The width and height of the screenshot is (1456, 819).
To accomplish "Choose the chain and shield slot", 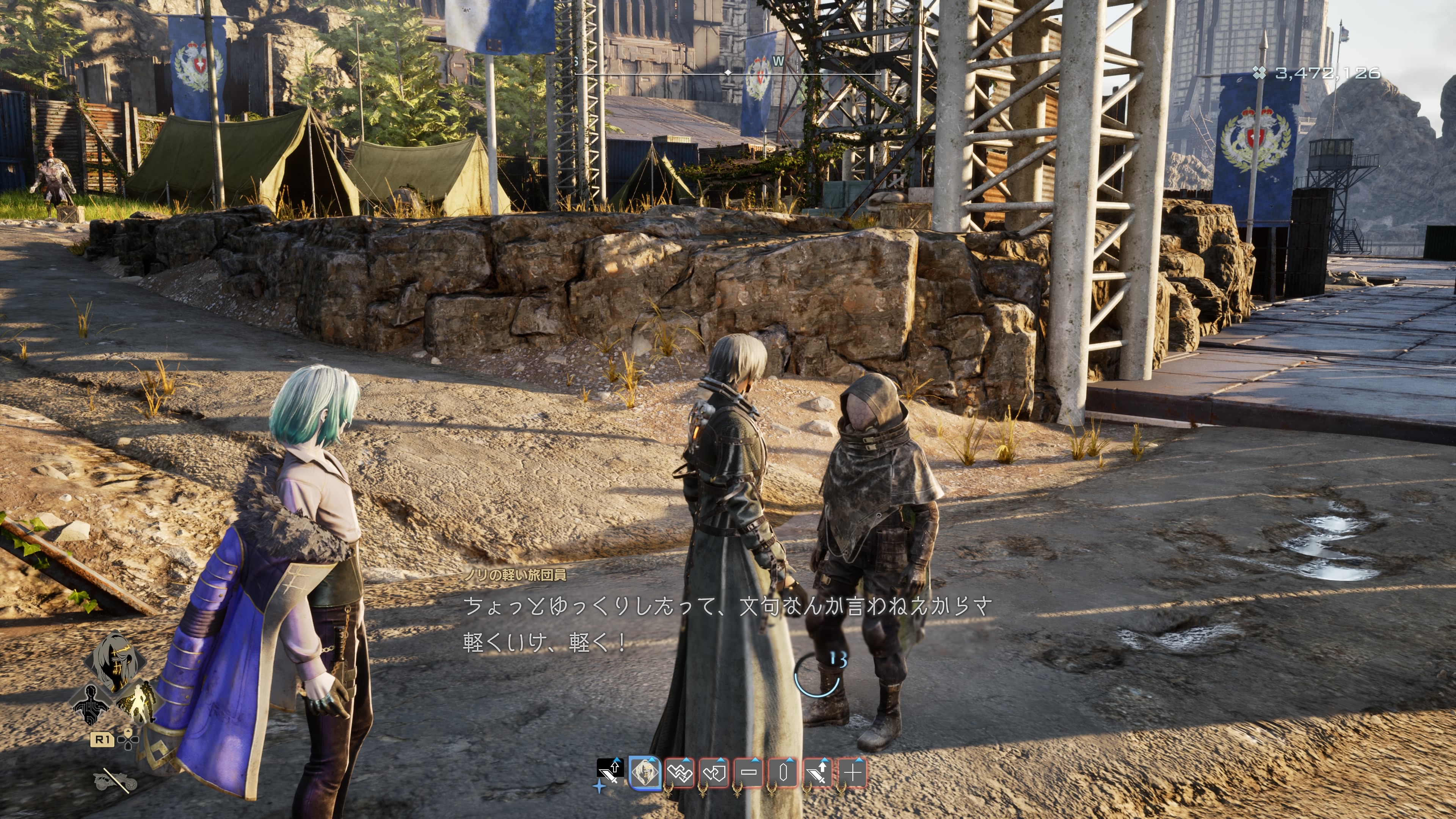I will coord(714,772).
